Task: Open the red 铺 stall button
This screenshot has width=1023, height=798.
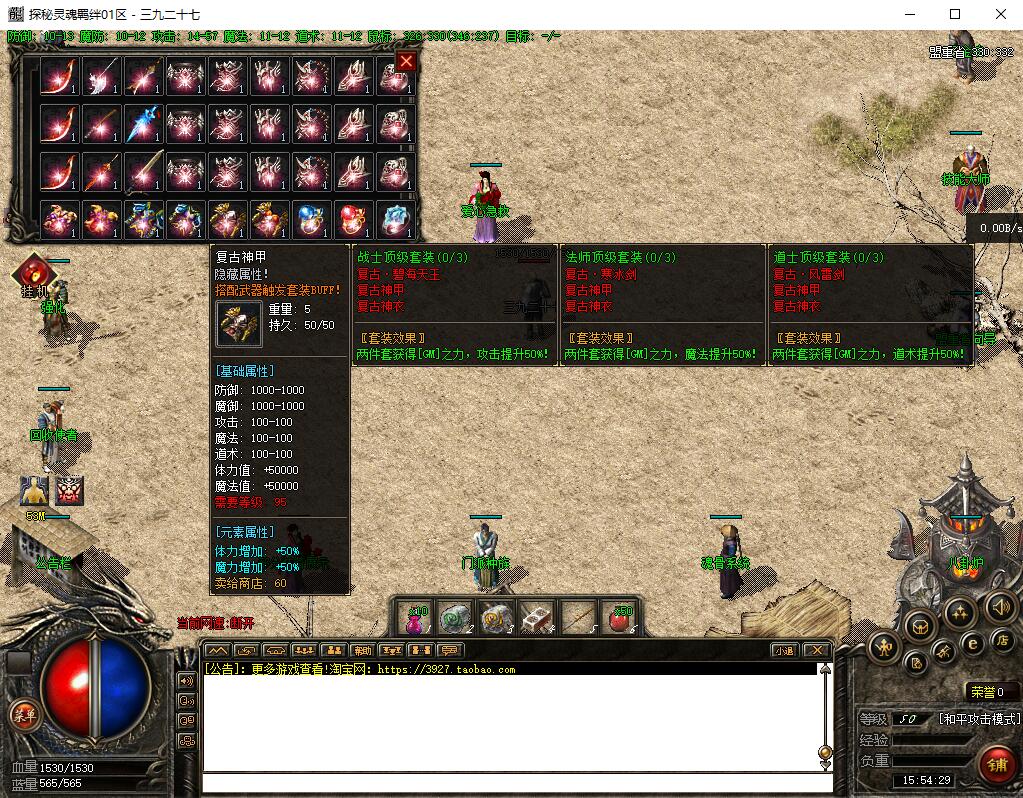Action: [997, 765]
